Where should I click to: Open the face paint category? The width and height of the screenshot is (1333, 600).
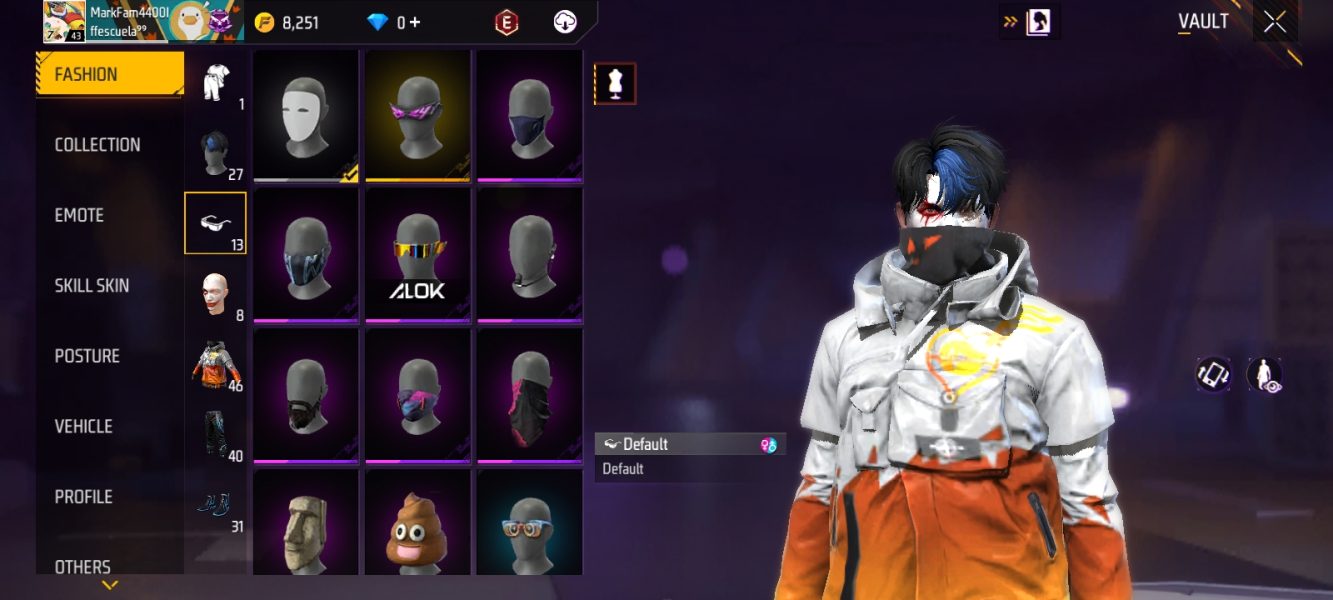tap(215, 294)
